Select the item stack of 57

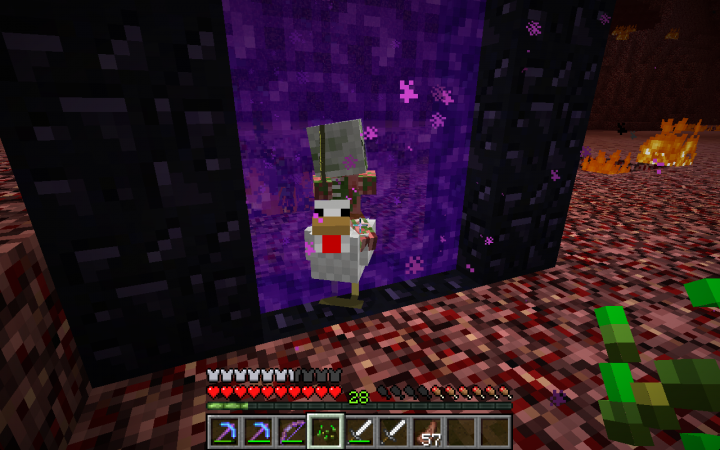427,431
